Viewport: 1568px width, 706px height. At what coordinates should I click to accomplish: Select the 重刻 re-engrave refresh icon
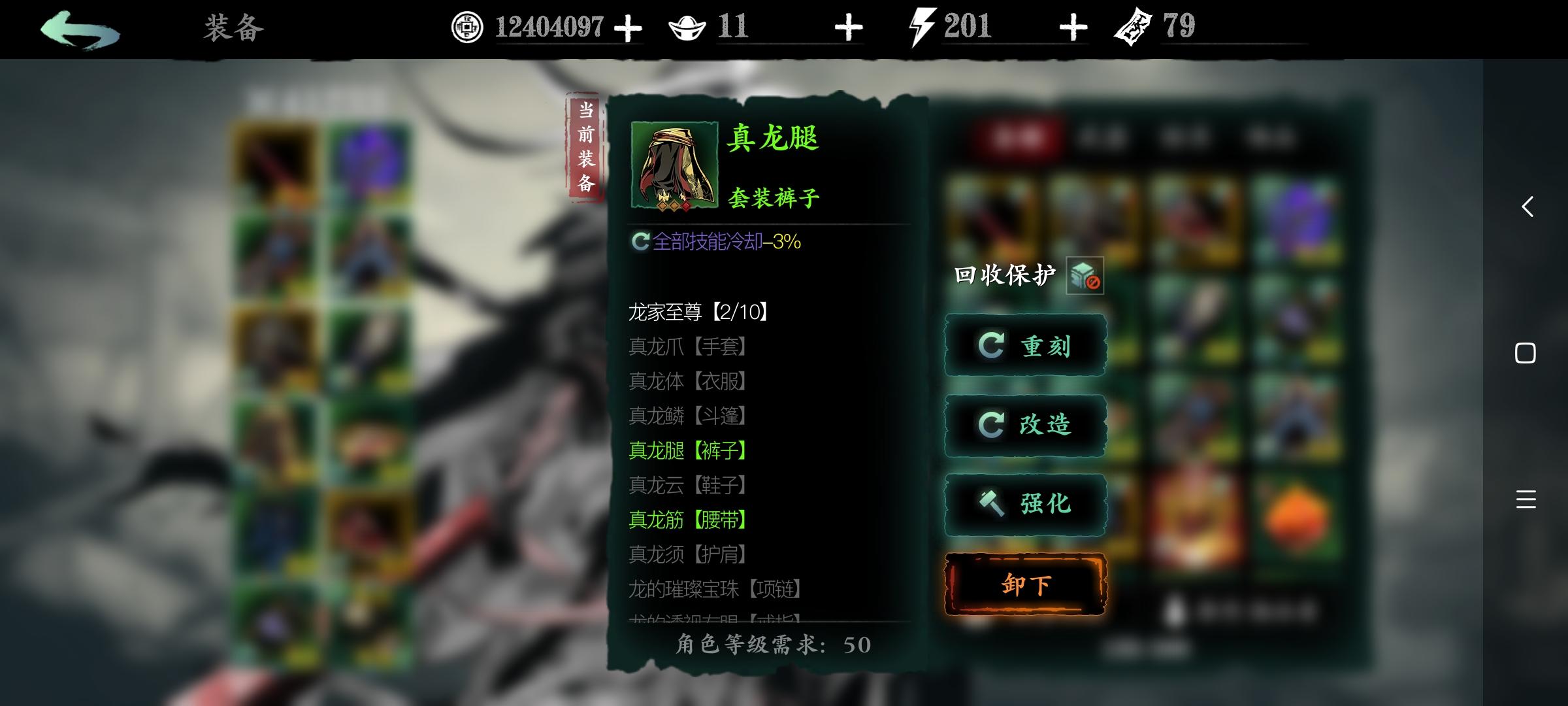(993, 345)
